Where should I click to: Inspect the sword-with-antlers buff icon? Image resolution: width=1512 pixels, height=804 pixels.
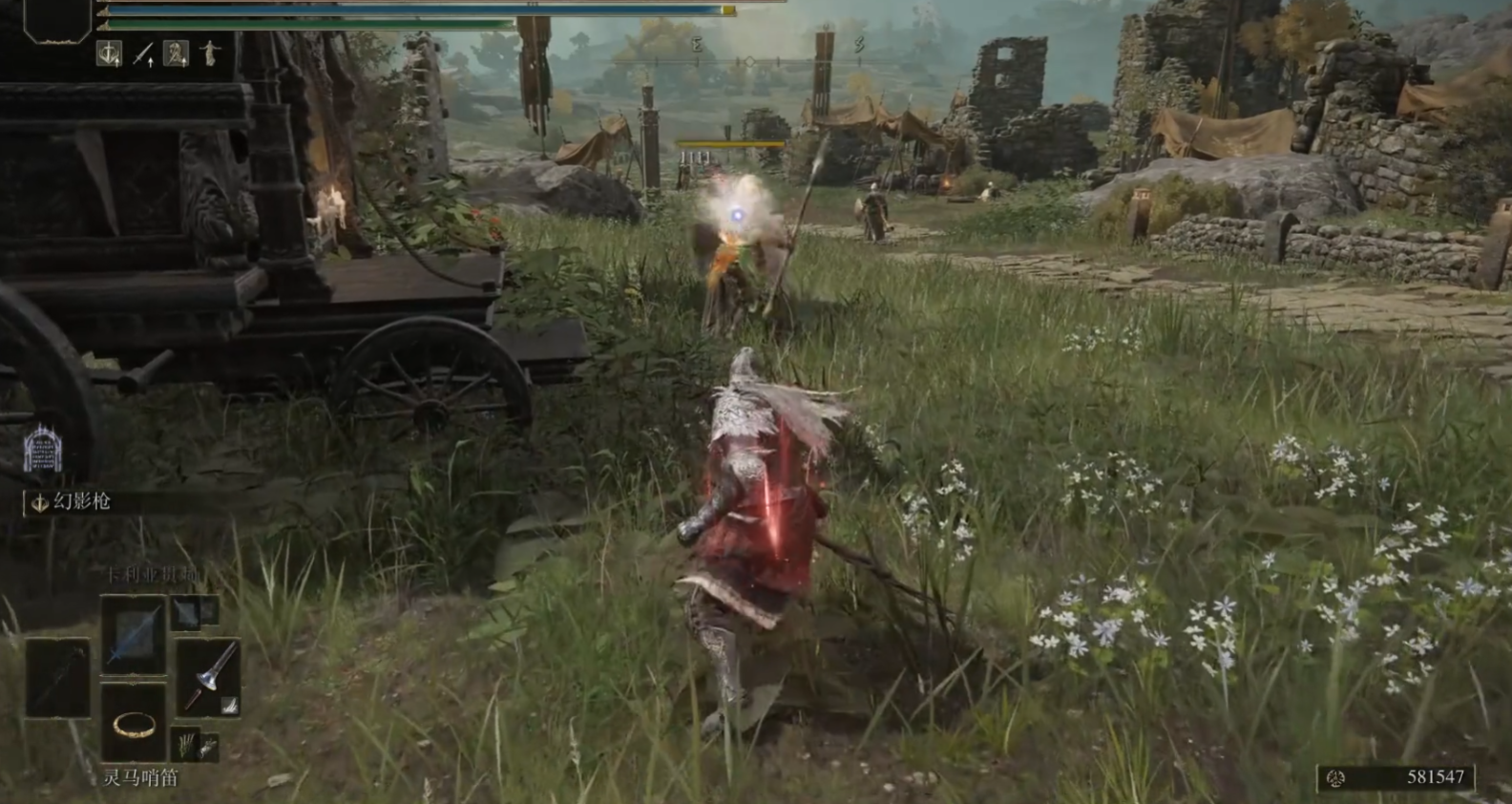[110, 54]
